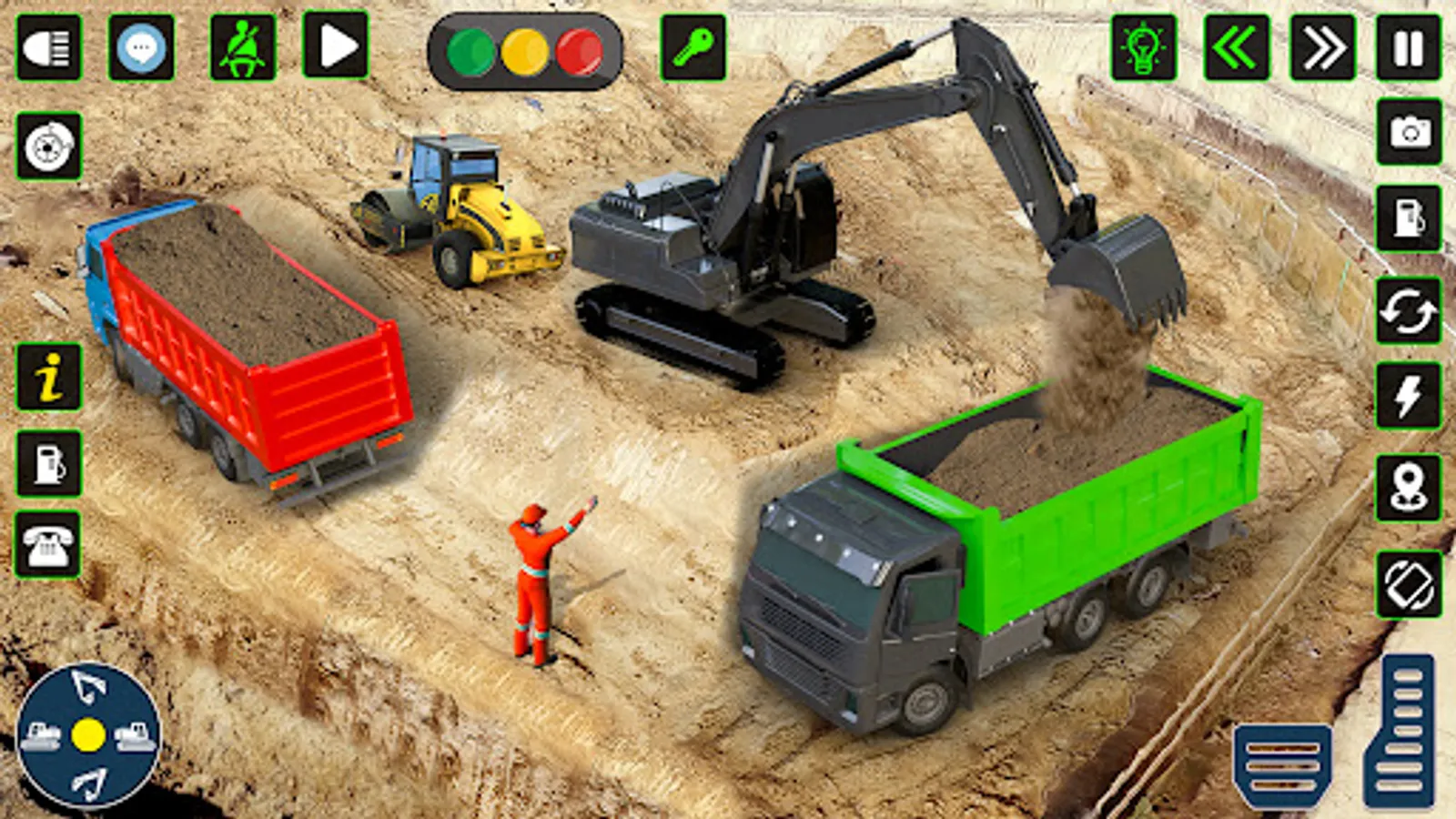The width and height of the screenshot is (1456, 819).
Task: Click the fuel pump icon on the right
Action: [1406, 218]
